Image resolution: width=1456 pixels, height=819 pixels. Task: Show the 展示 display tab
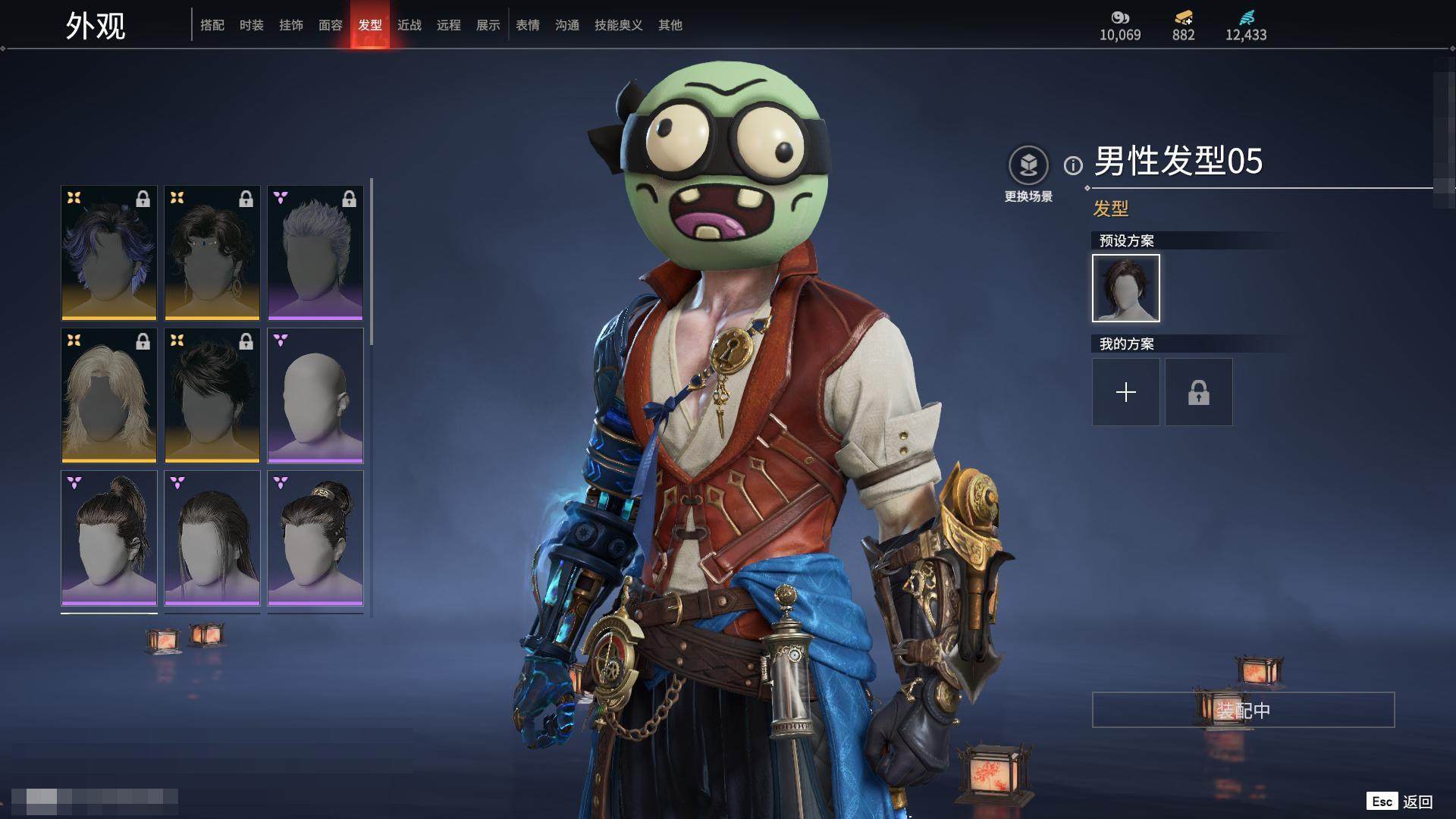[488, 25]
